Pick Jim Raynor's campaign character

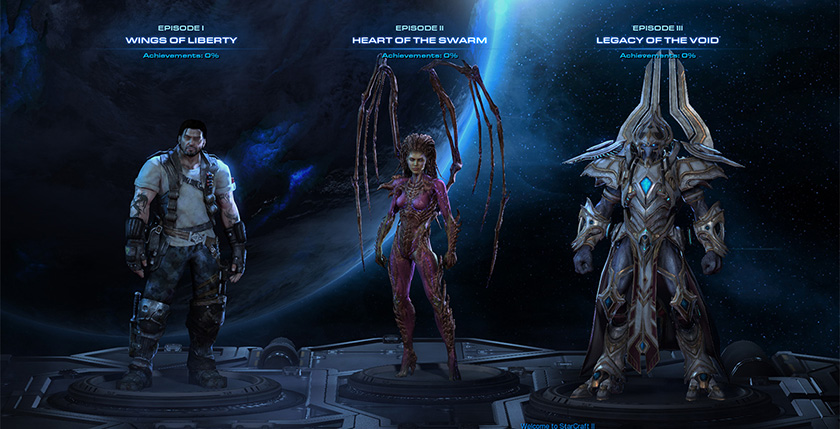click(x=184, y=250)
